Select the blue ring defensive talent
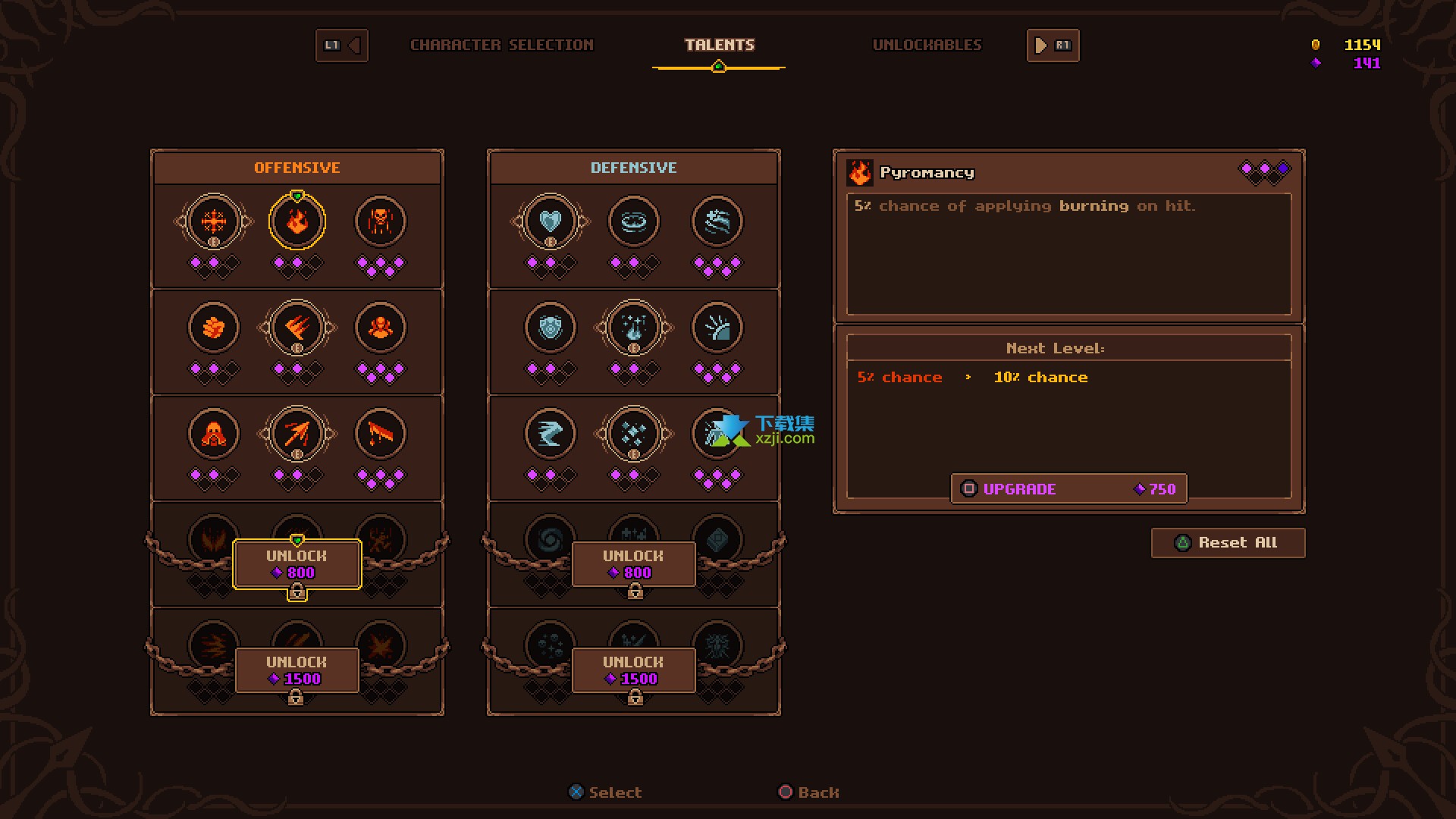This screenshot has width=1456, height=819. point(634,222)
